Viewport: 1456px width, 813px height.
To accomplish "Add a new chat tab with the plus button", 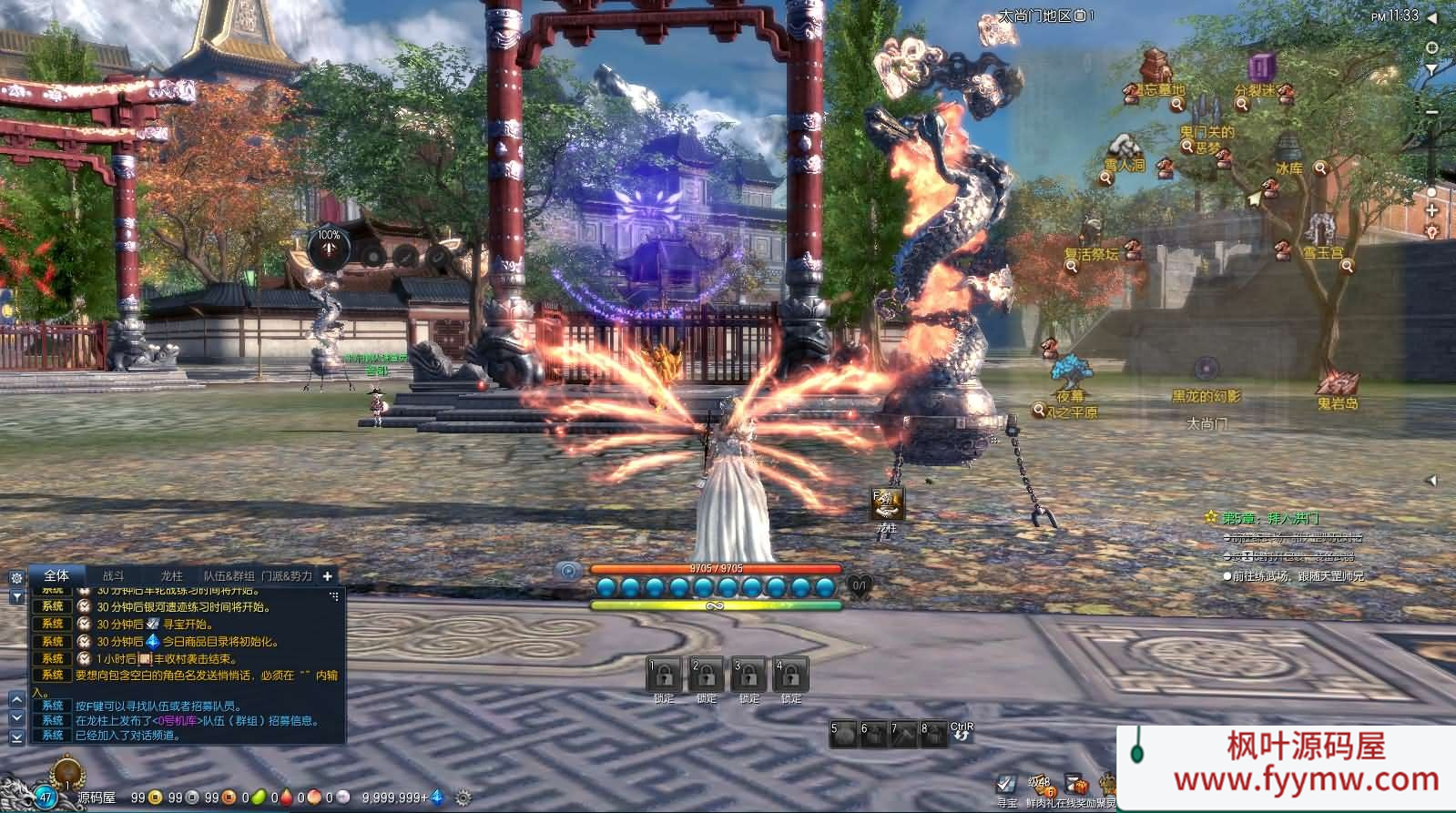I will (328, 575).
